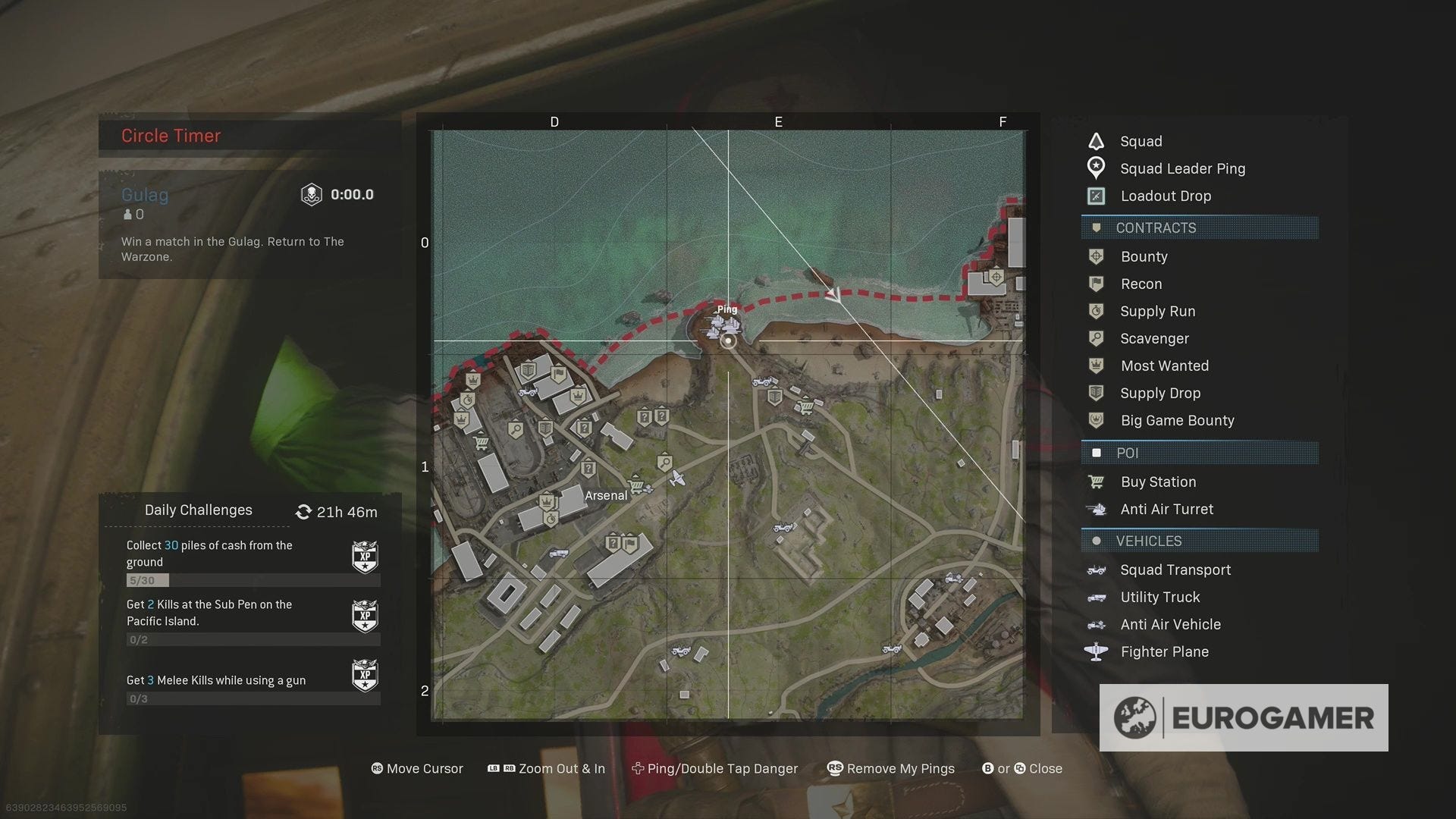Select the Fighter Plane vehicle icon

(1096, 651)
